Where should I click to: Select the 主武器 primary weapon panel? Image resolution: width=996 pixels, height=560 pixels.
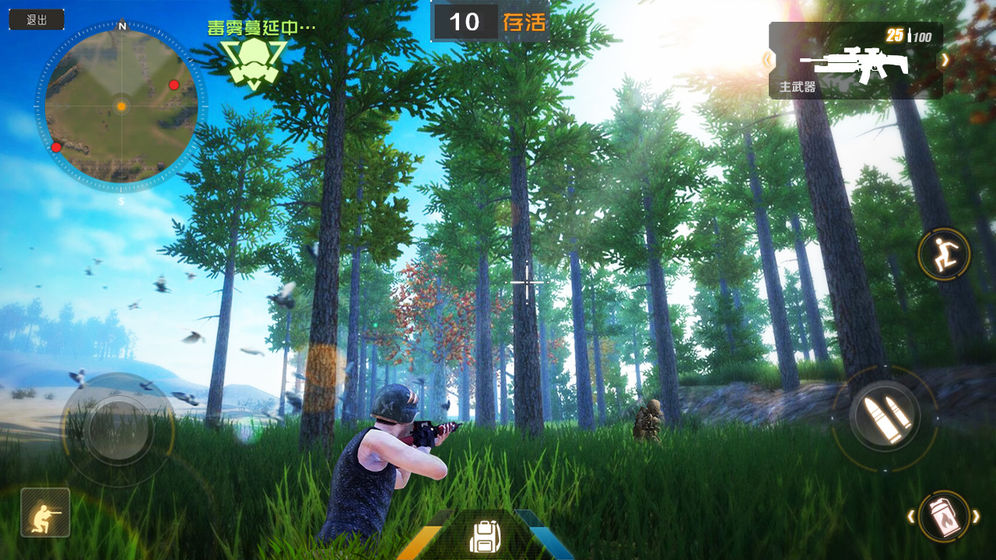click(855, 62)
